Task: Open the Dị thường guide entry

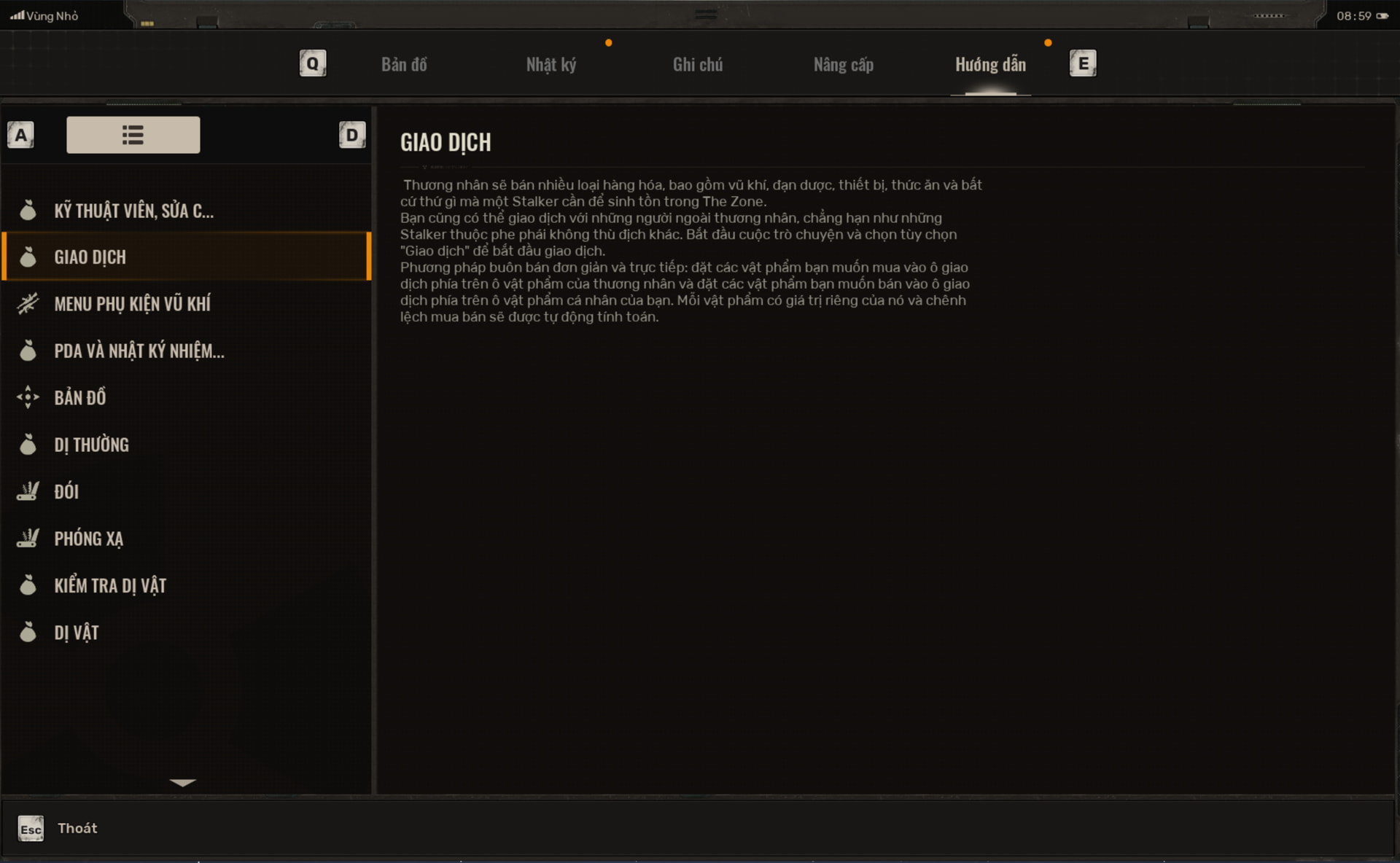Action: 91,445
